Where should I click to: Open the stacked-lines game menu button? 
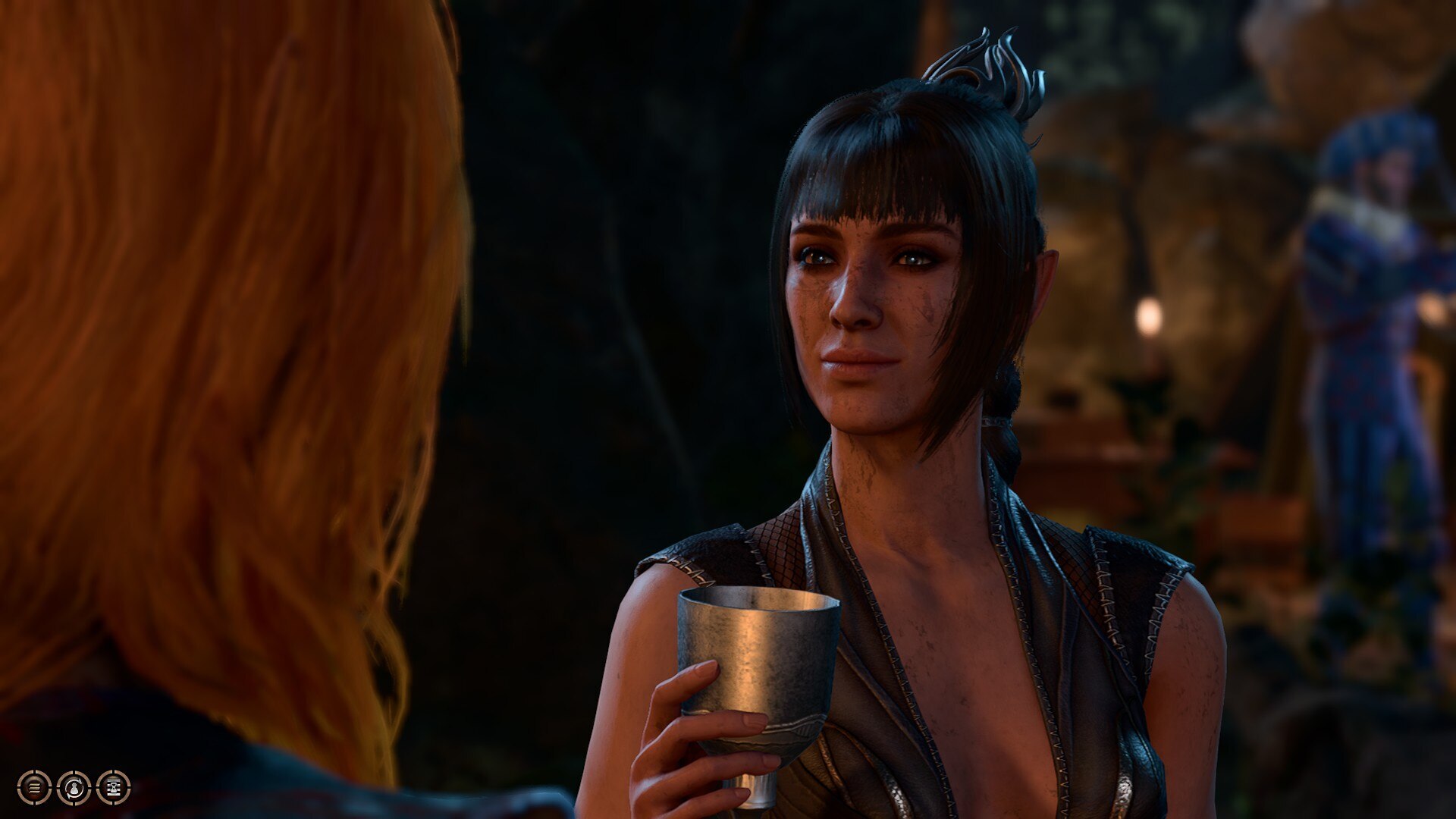(34, 788)
